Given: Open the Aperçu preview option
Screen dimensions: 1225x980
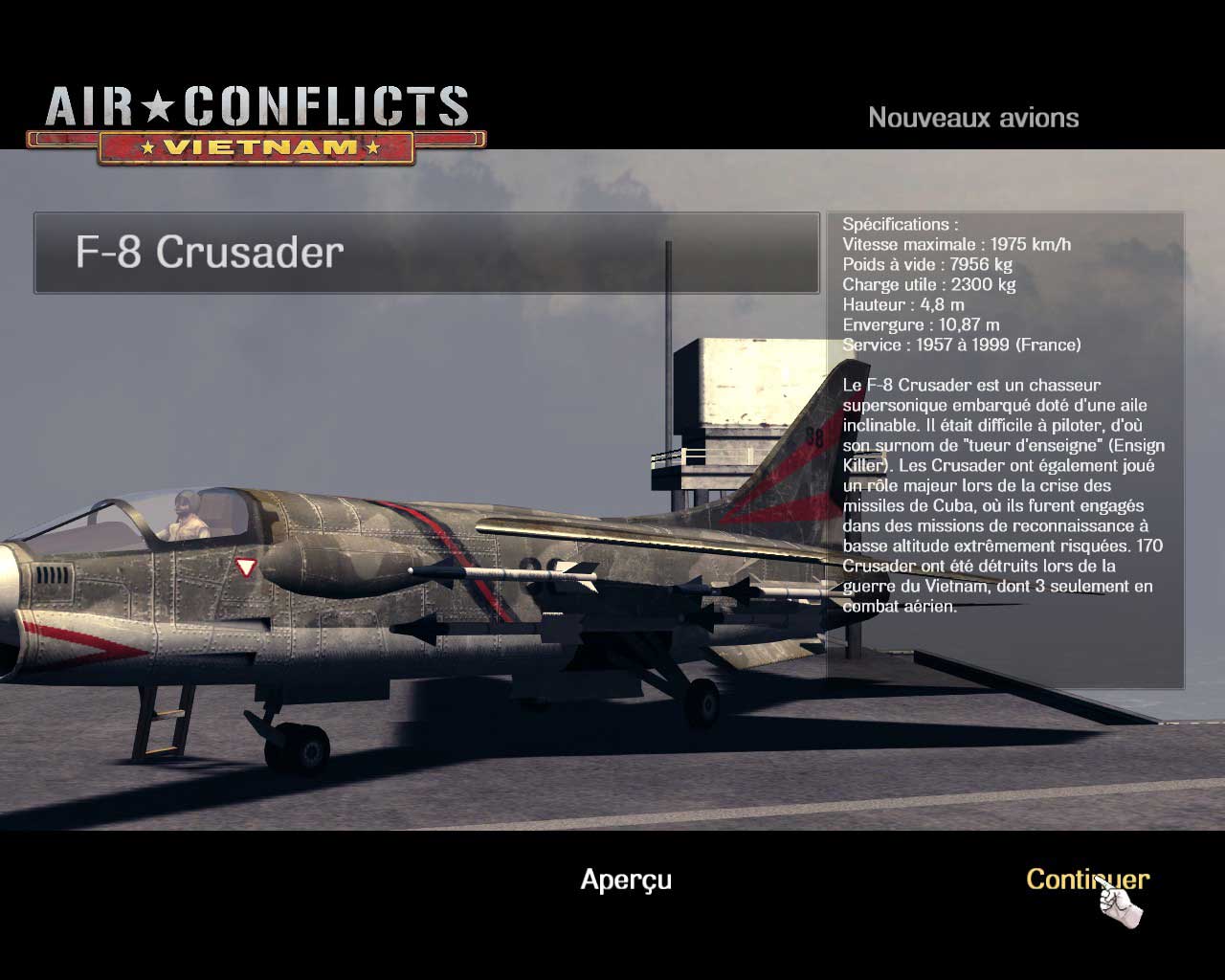Looking at the screenshot, I should pyautogui.click(x=626, y=880).
